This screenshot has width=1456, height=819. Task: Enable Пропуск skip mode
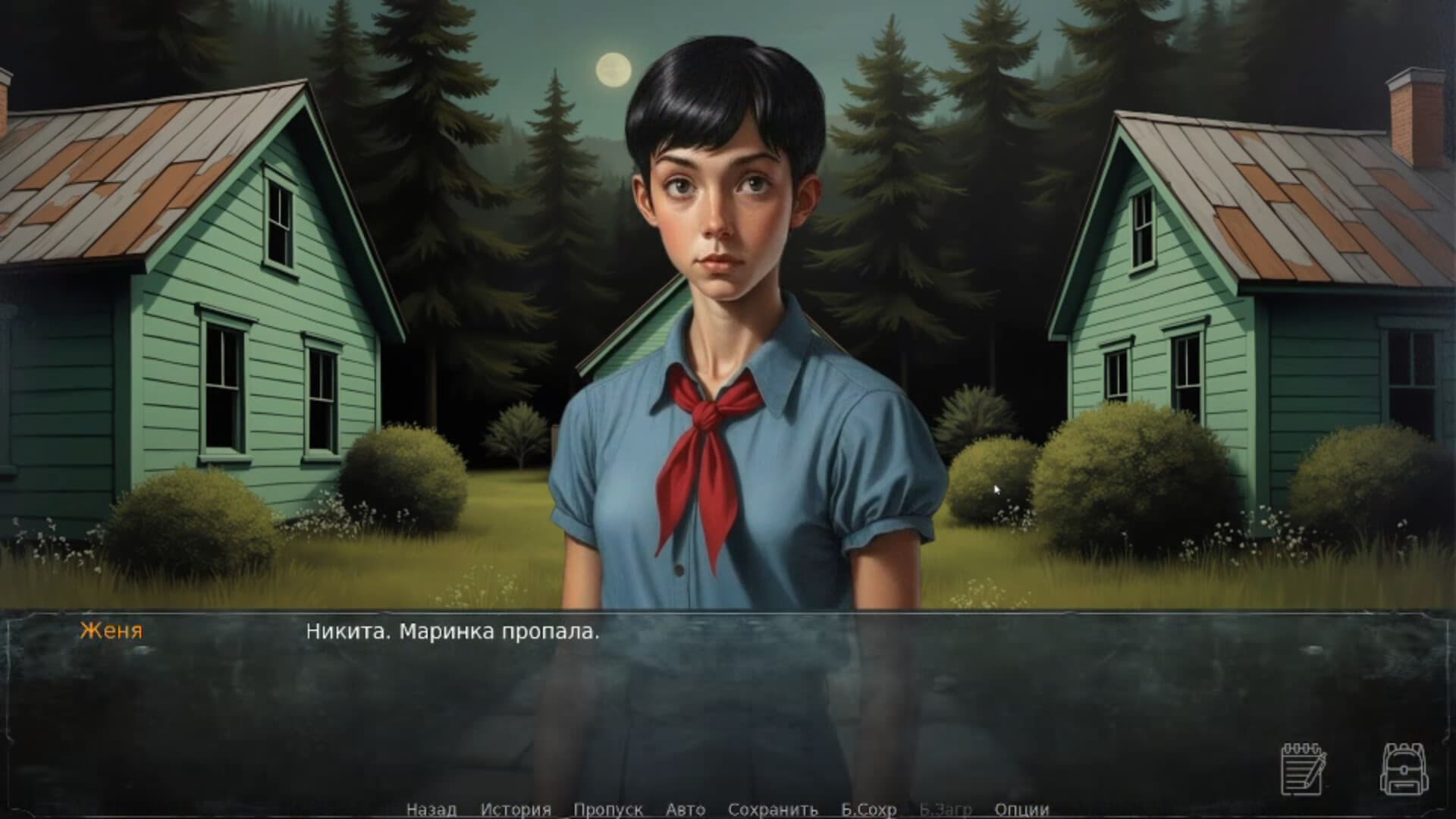coord(607,810)
